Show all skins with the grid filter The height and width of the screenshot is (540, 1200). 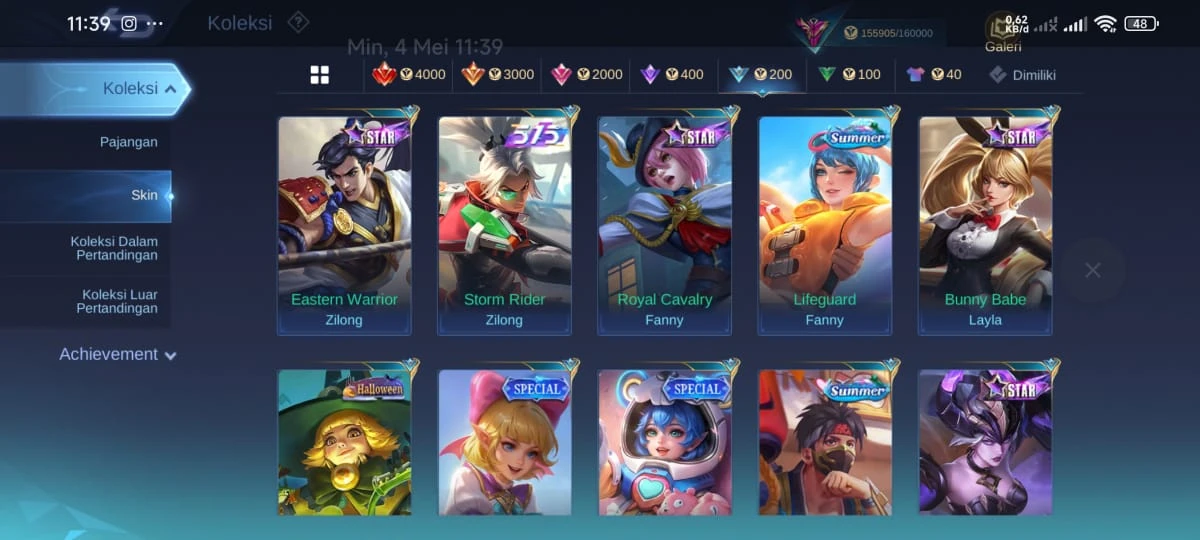[x=320, y=75]
